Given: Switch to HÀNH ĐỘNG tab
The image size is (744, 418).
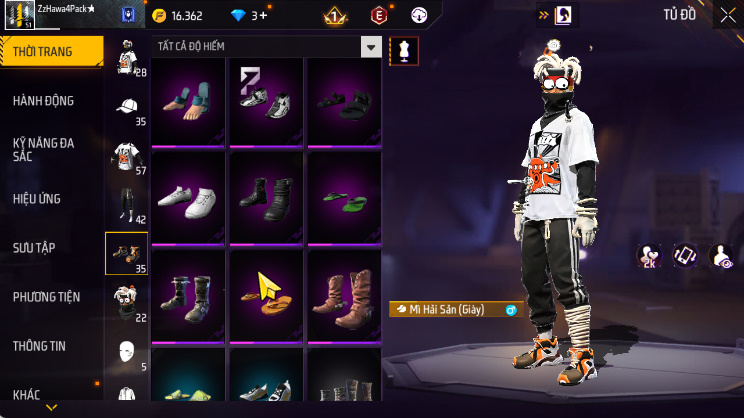Looking at the screenshot, I should coord(44,101).
